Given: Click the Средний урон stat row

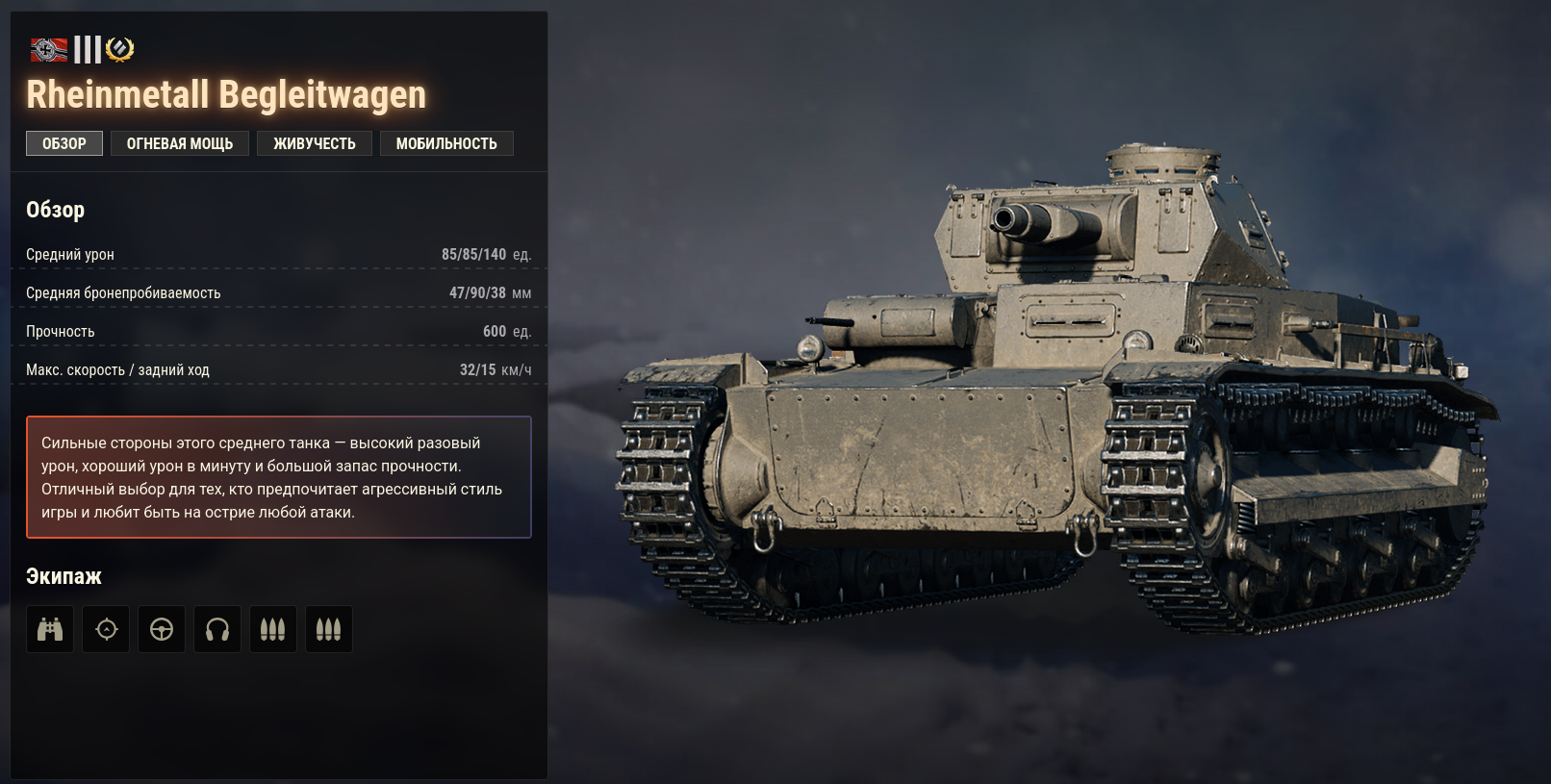Looking at the screenshot, I should click(x=279, y=254).
